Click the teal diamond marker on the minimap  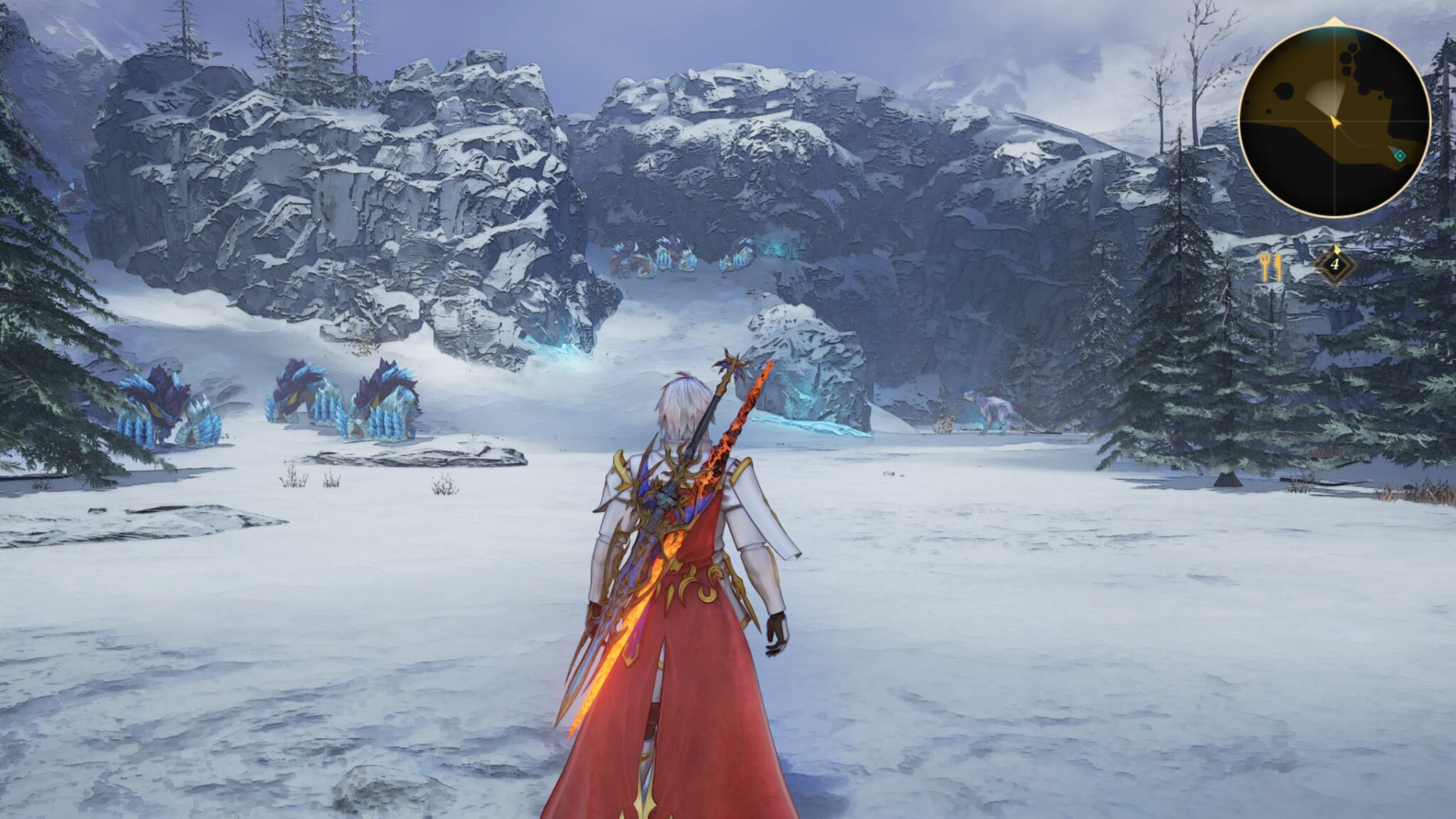point(1400,156)
